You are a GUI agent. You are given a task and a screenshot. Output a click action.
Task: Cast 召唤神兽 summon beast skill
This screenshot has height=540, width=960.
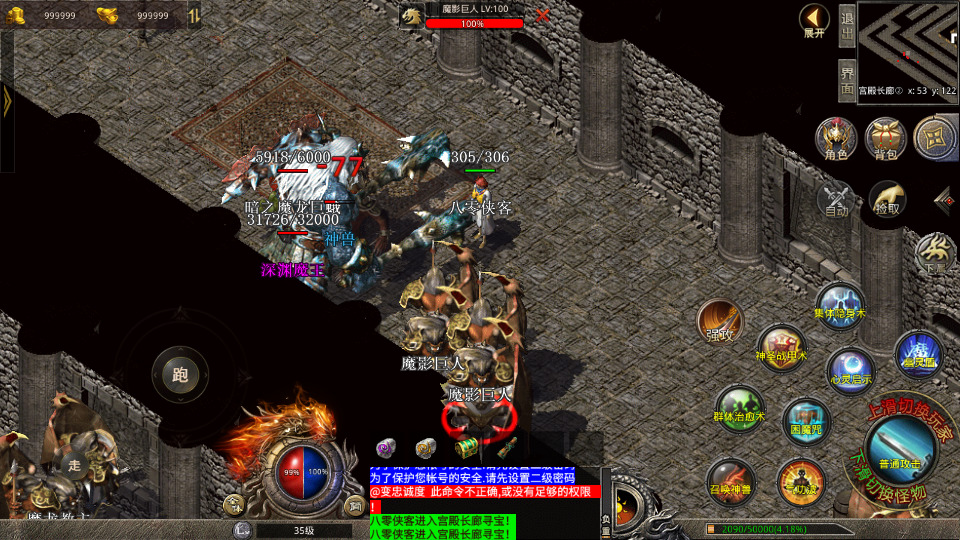pyautogui.click(x=730, y=480)
